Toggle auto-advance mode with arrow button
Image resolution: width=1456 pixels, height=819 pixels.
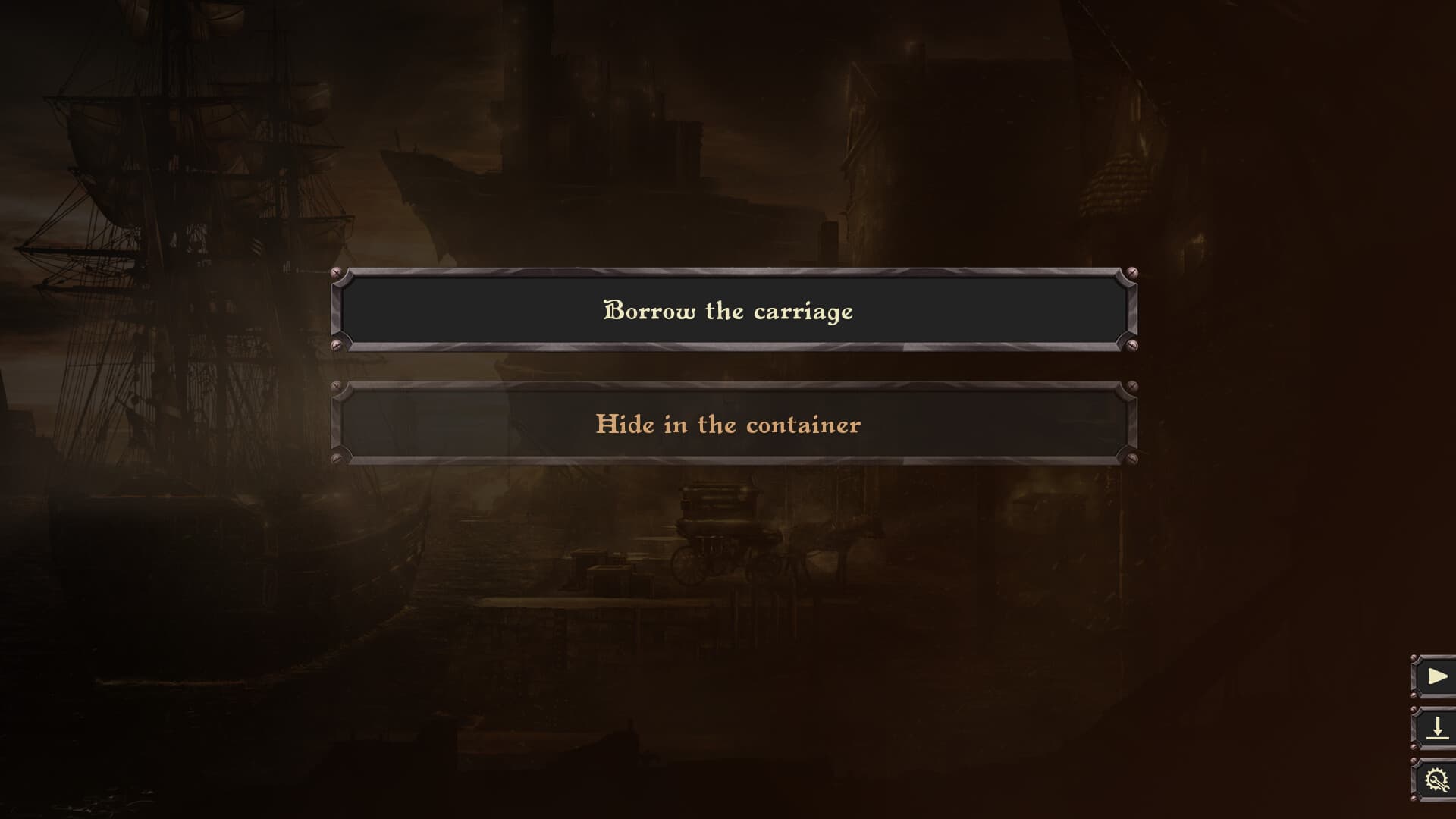pyautogui.click(x=1438, y=675)
